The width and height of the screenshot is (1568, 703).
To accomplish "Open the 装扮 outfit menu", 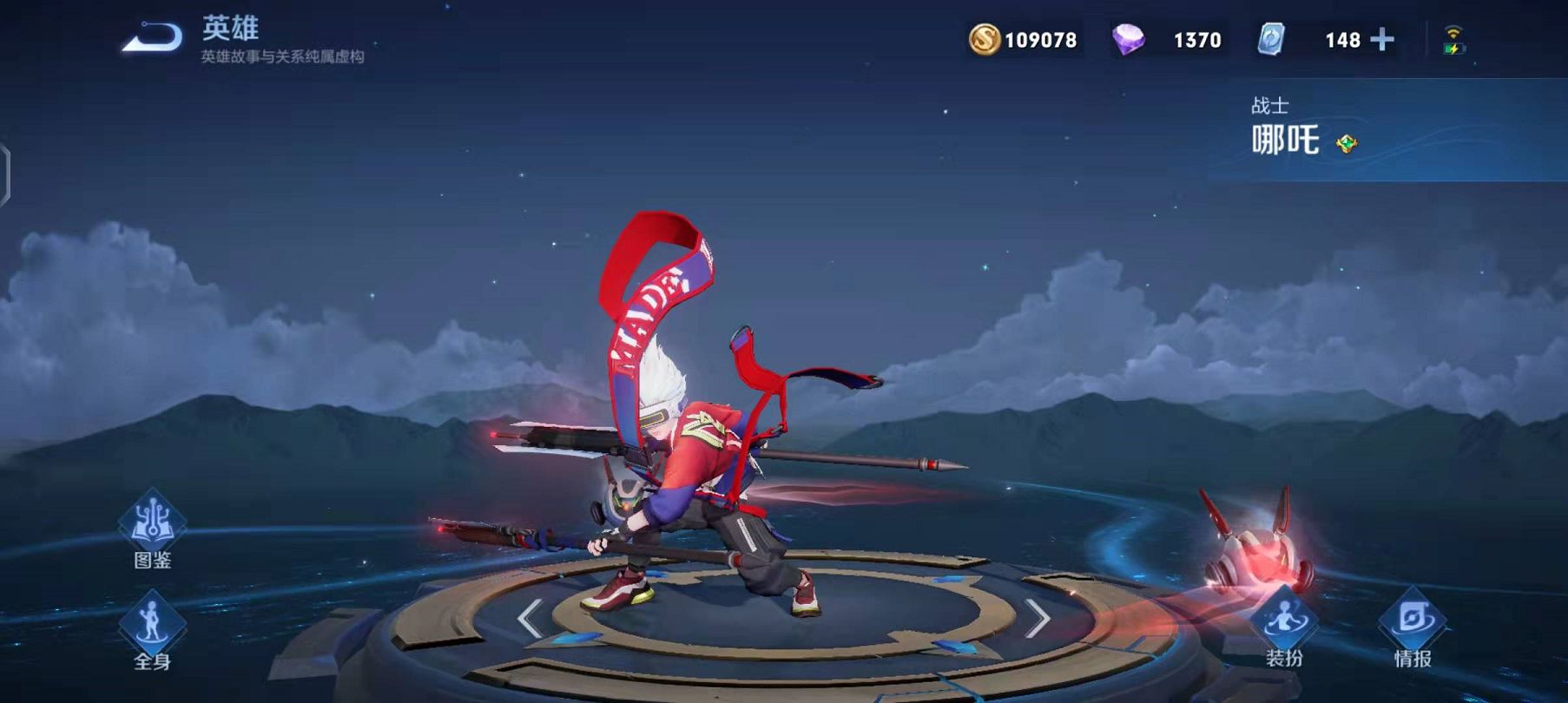I will [1284, 628].
